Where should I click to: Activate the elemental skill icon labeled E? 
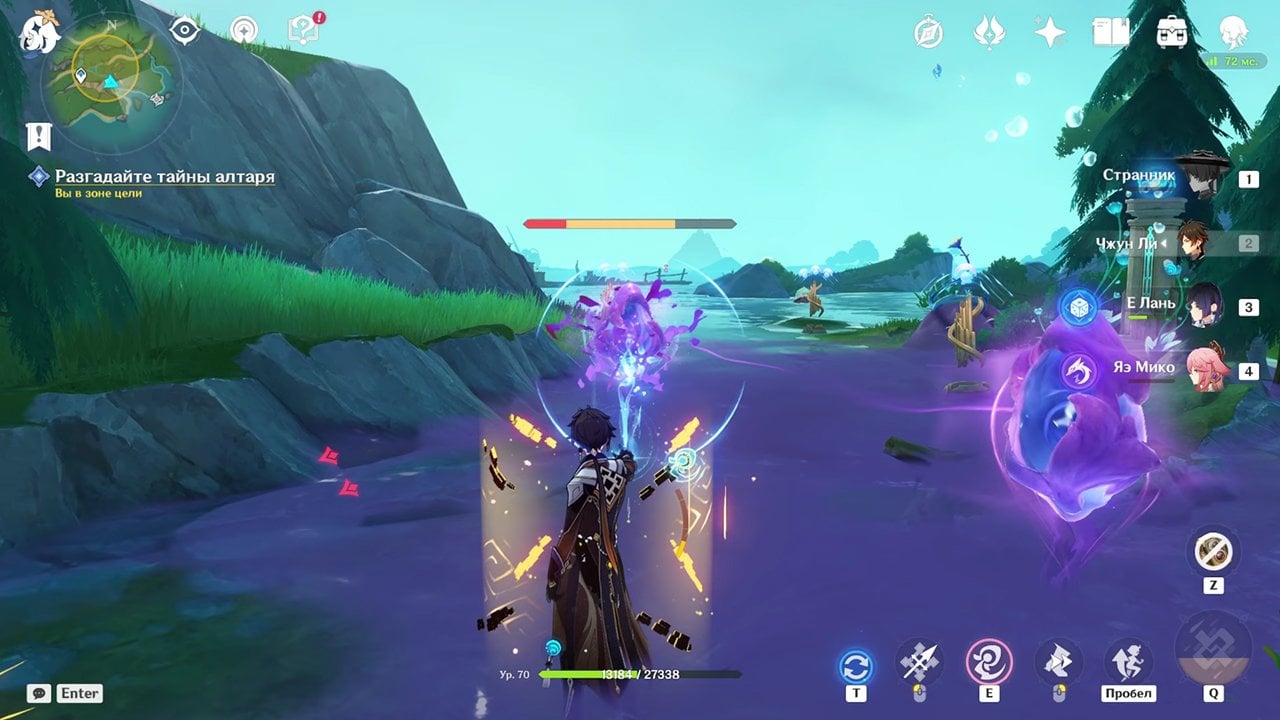coord(989,662)
